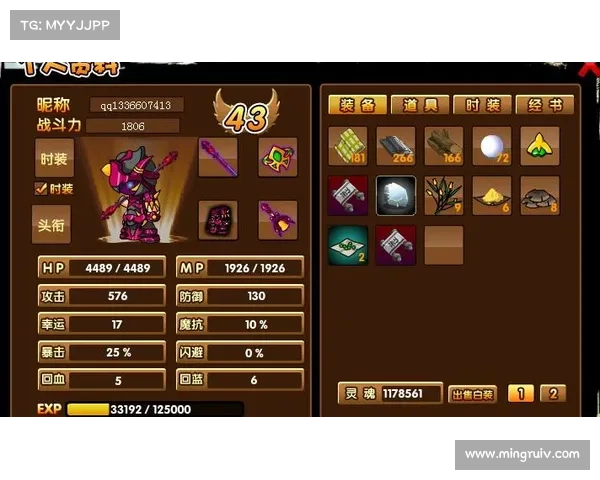The image size is (600, 480).
Task: Select the equipped purple staff weapon slot
Action: (x=218, y=157)
